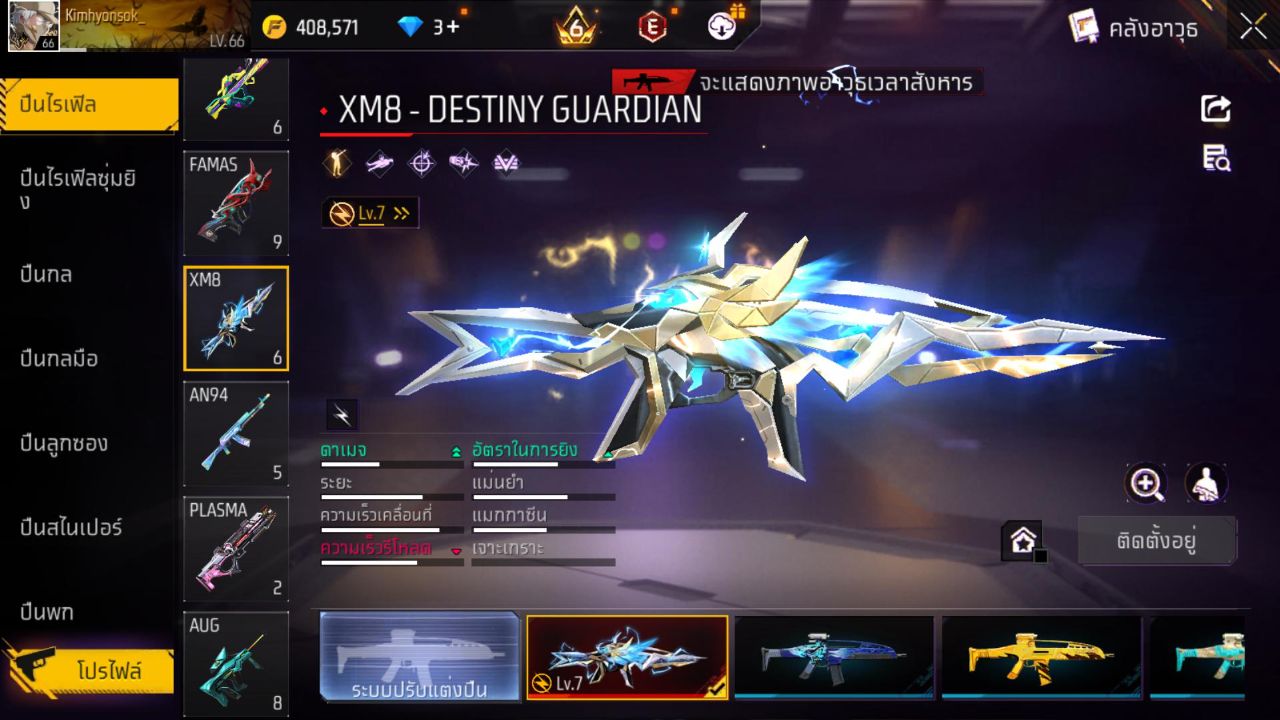Close the weapon vault screen
Screen dimensions: 1280x720
pyautogui.click(x=1253, y=27)
